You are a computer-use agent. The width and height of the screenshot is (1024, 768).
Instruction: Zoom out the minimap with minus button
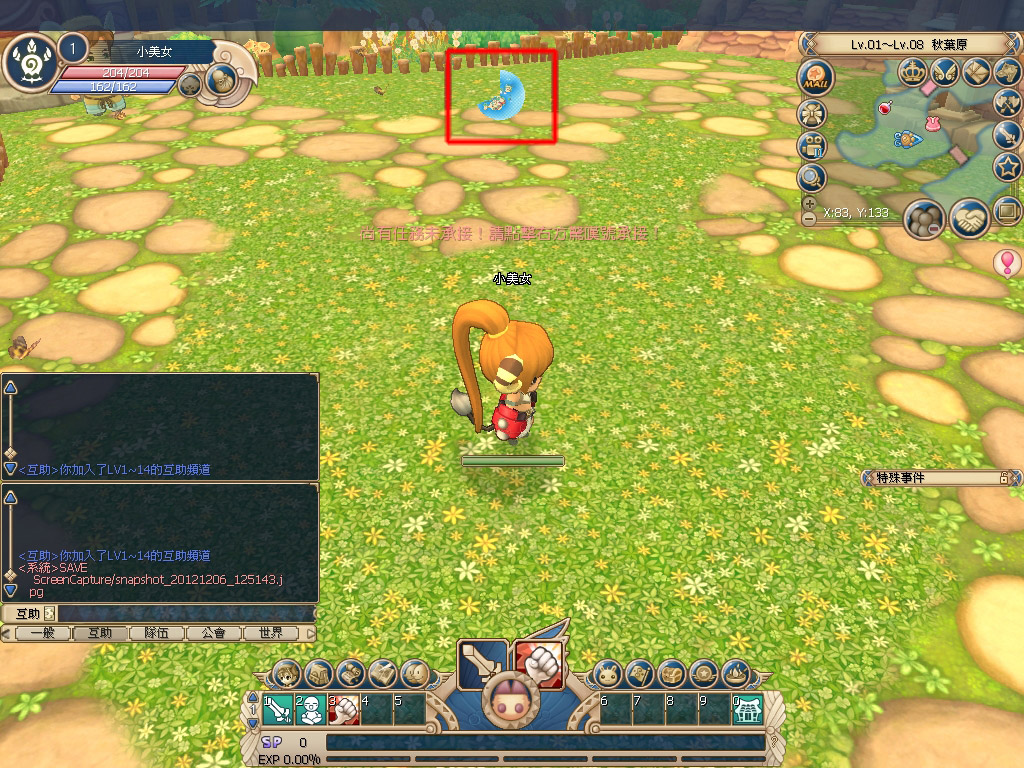(x=808, y=218)
